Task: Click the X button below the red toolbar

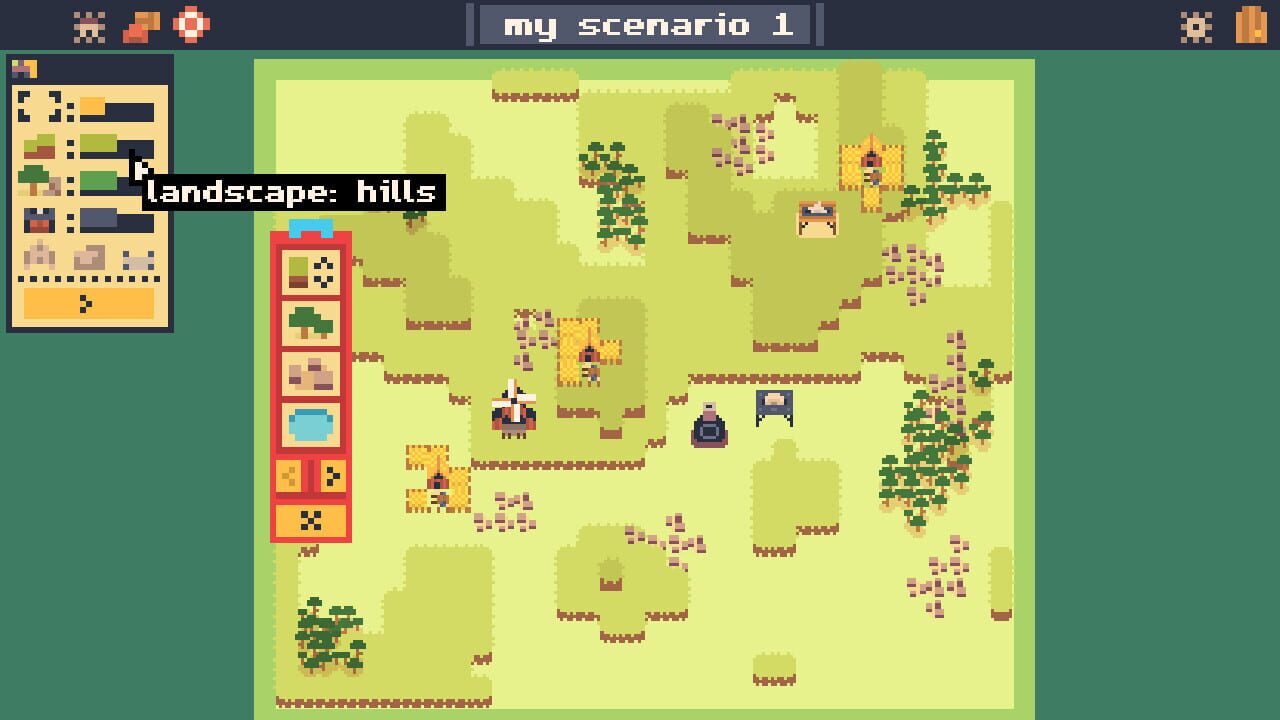Action: tap(310, 518)
